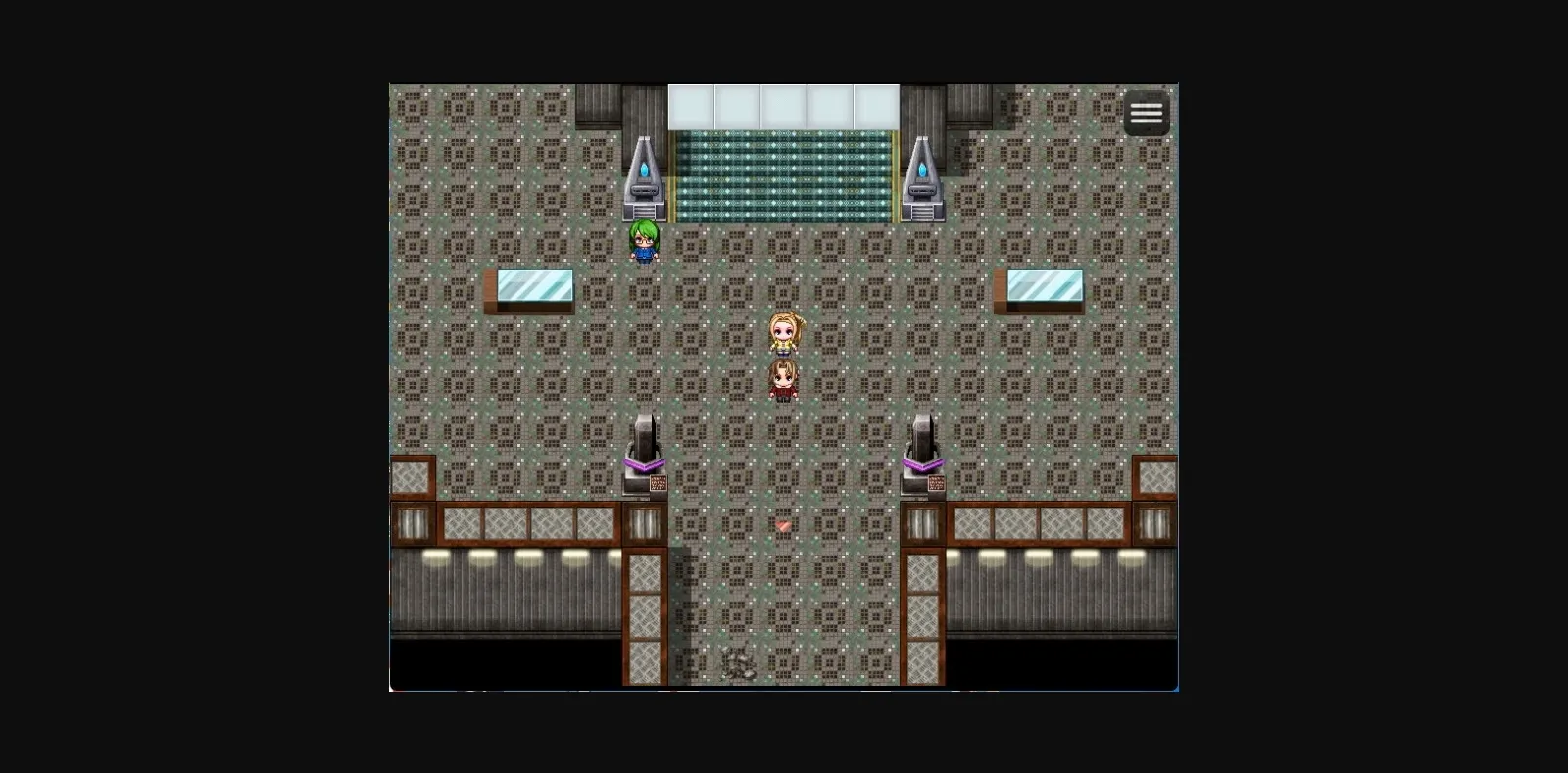The height and width of the screenshot is (773, 1568).
Task: Select the blonde character in the center
Action: point(785,333)
